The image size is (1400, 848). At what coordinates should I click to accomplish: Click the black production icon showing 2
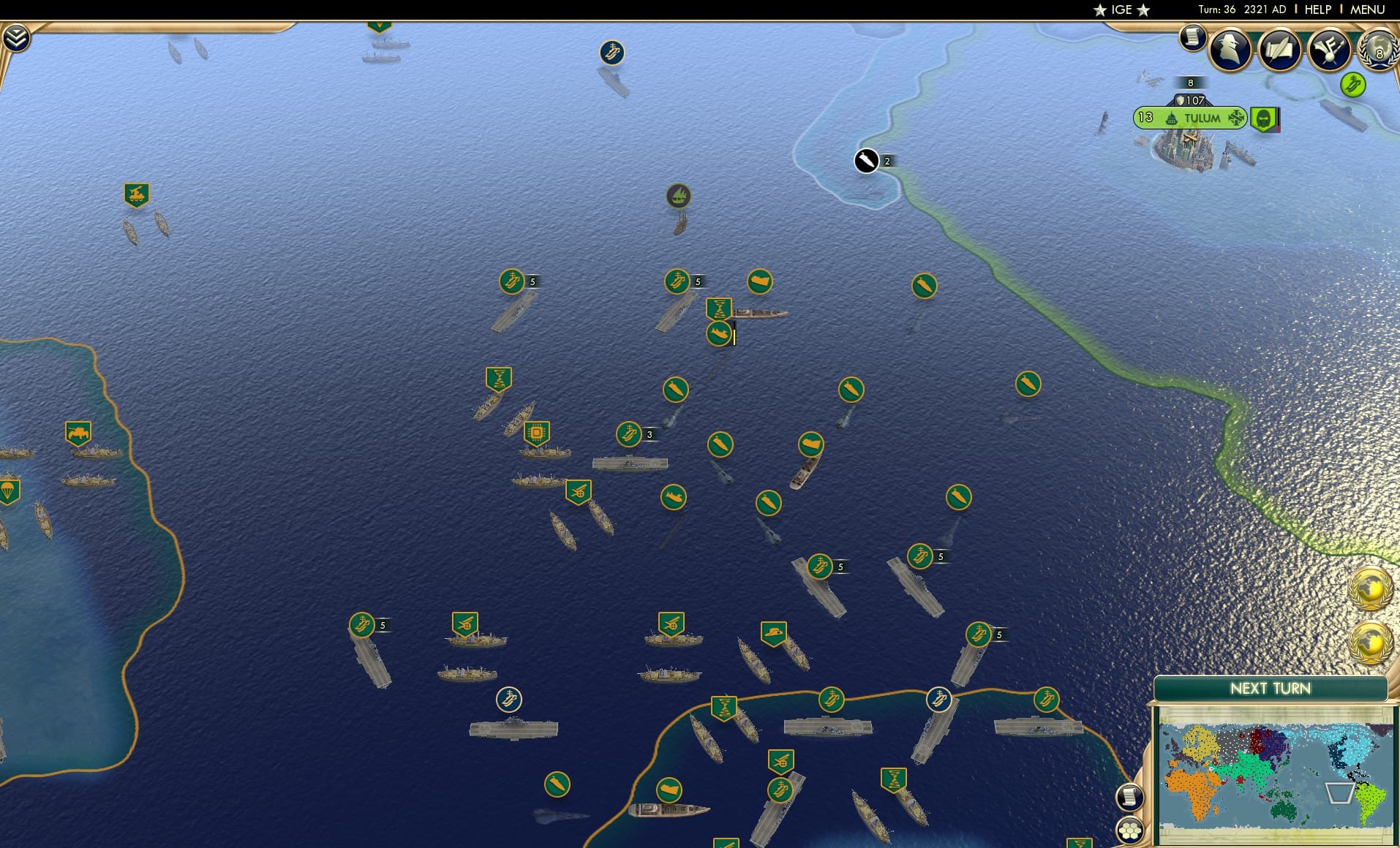[867, 161]
